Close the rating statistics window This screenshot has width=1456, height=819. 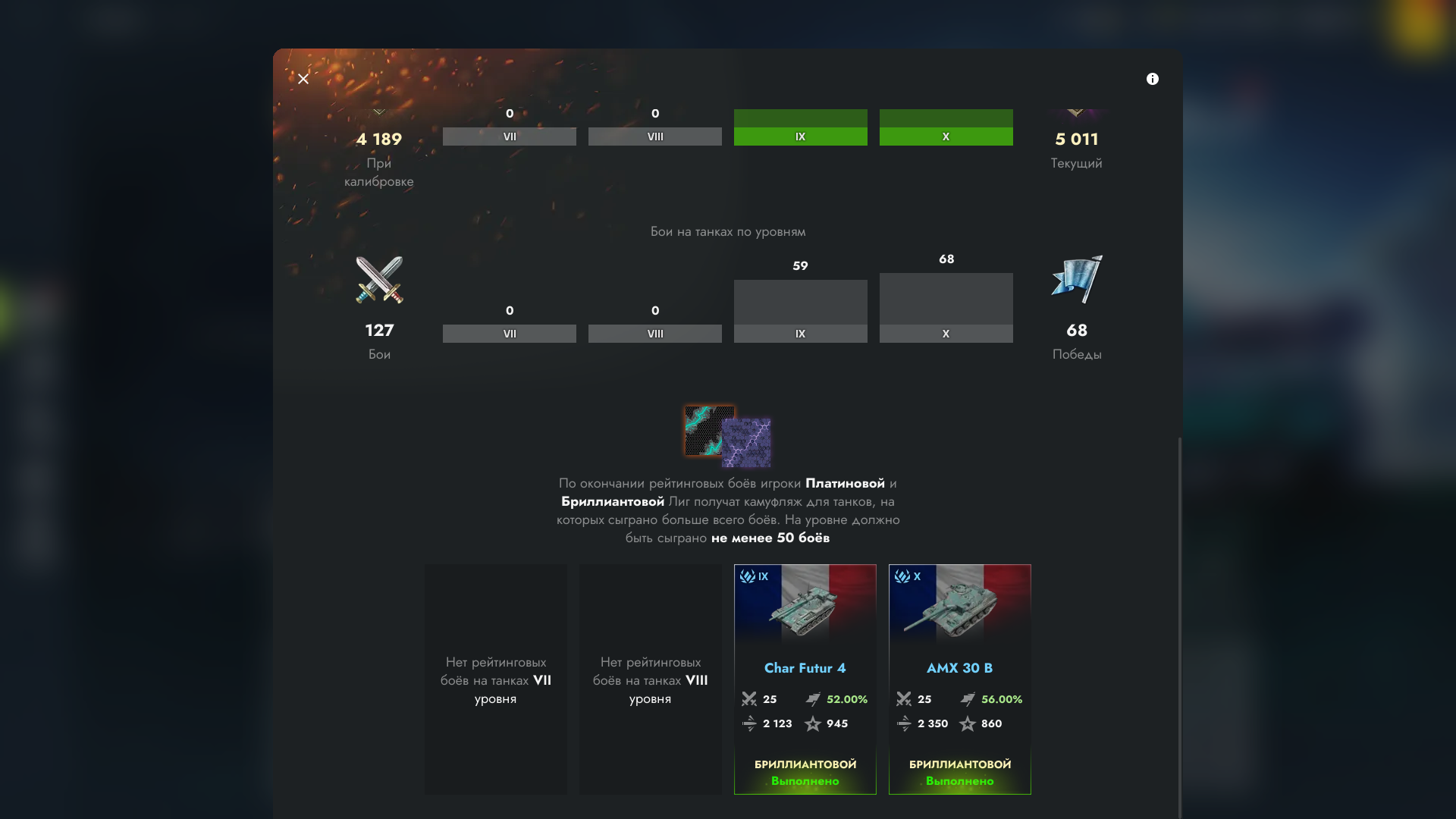[303, 79]
